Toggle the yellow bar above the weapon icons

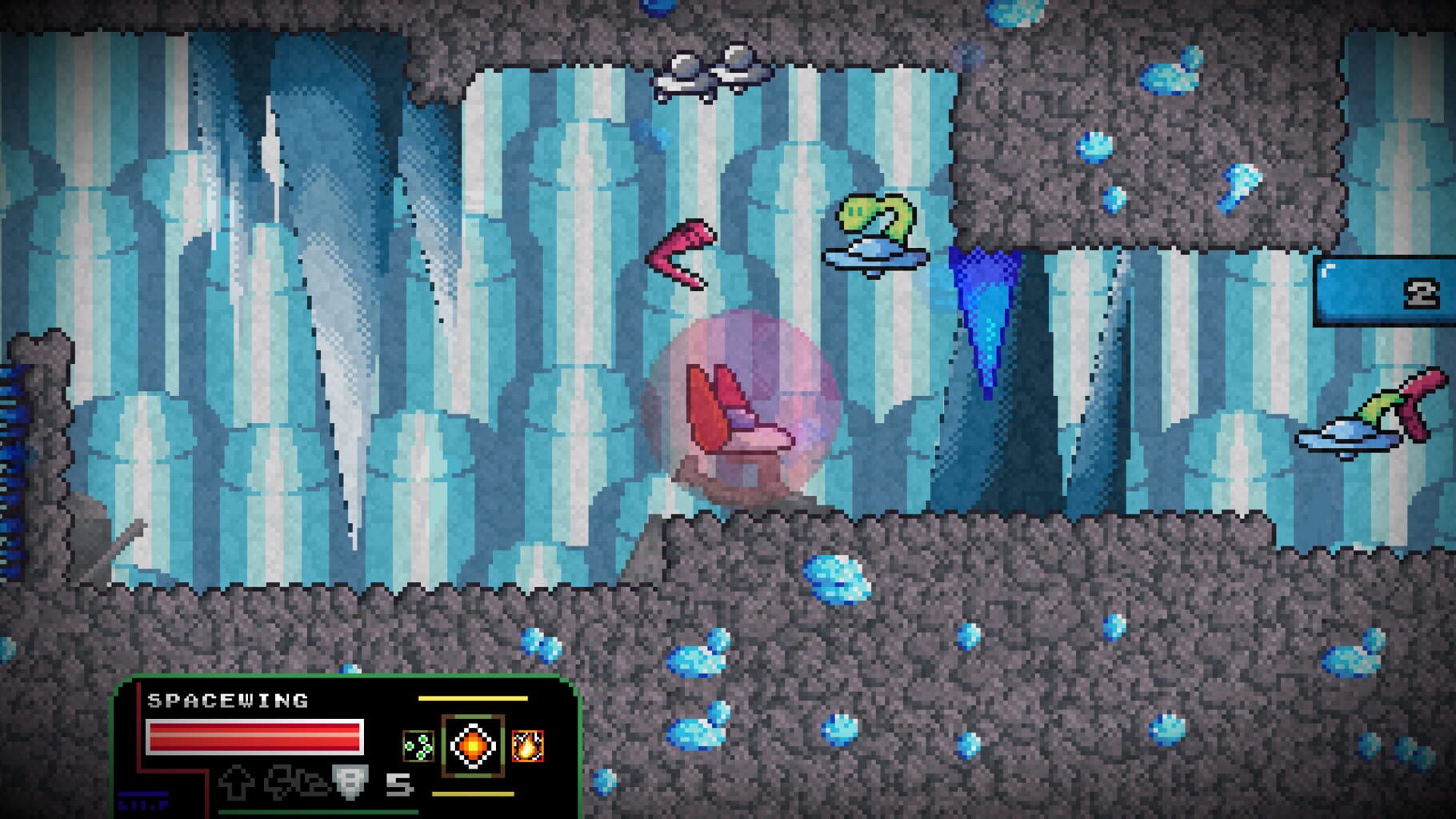click(x=471, y=700)
